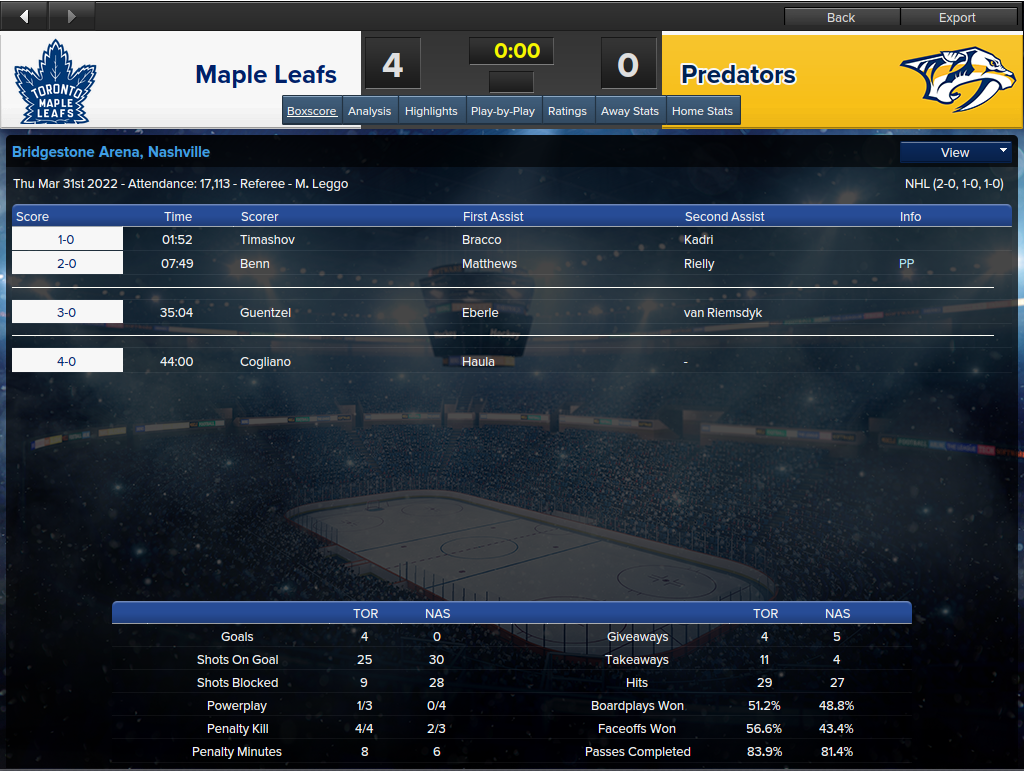View the Away Stats tab
Viewport: 1024px width, 771px height.
pos(630,111)
